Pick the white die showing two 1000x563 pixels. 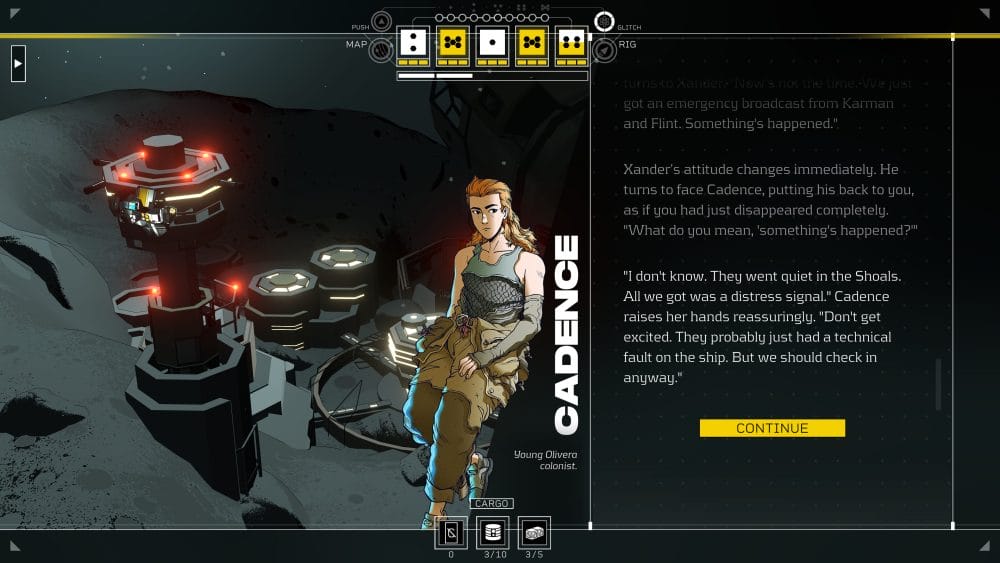coord(412,42)
